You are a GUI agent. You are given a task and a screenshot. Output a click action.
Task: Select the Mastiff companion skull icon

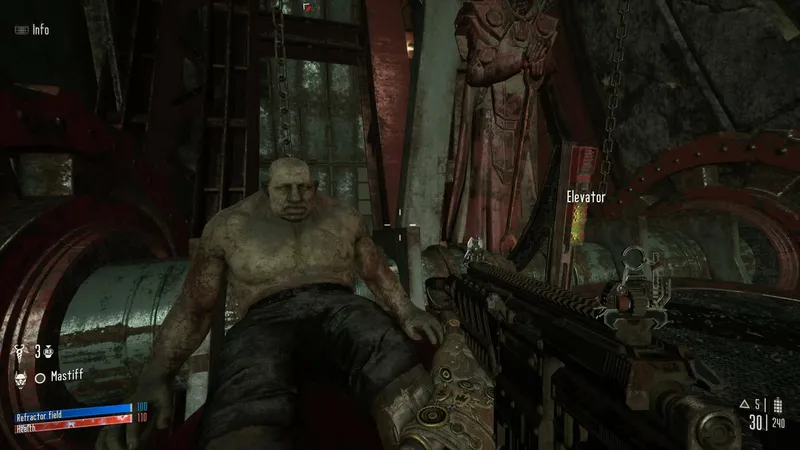pos(18,378)
